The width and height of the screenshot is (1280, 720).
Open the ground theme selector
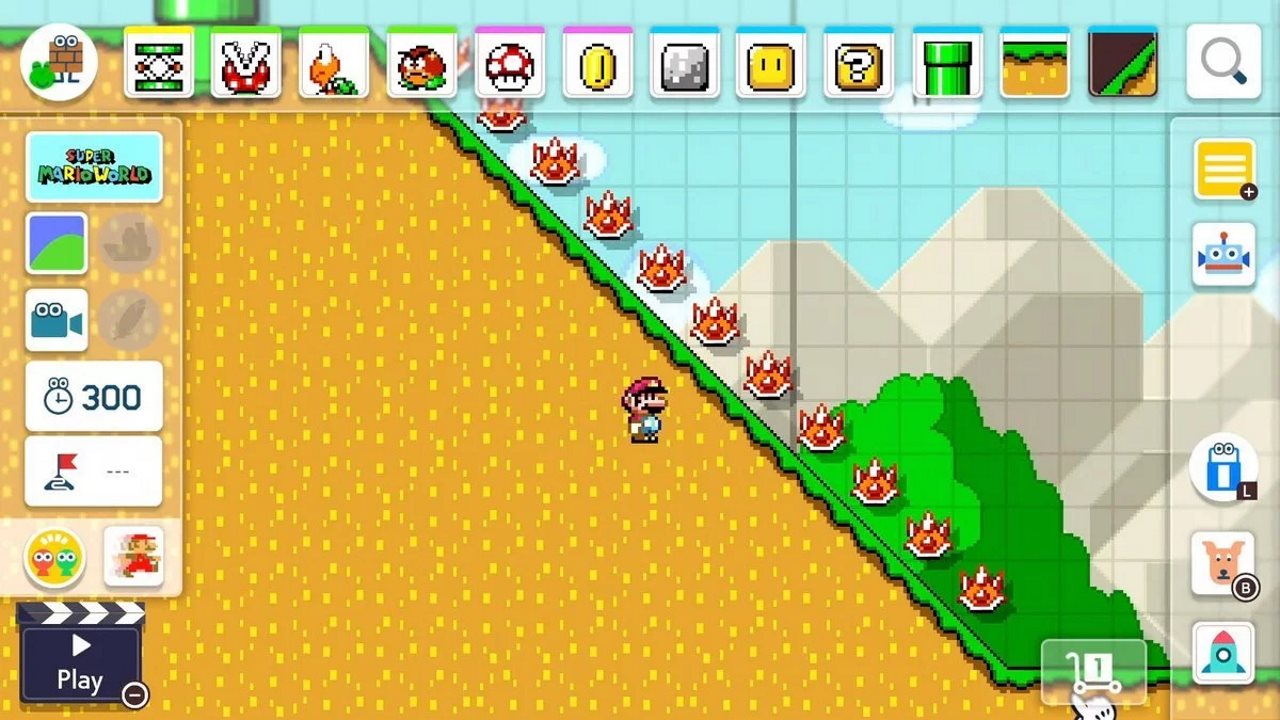point(57,243)
